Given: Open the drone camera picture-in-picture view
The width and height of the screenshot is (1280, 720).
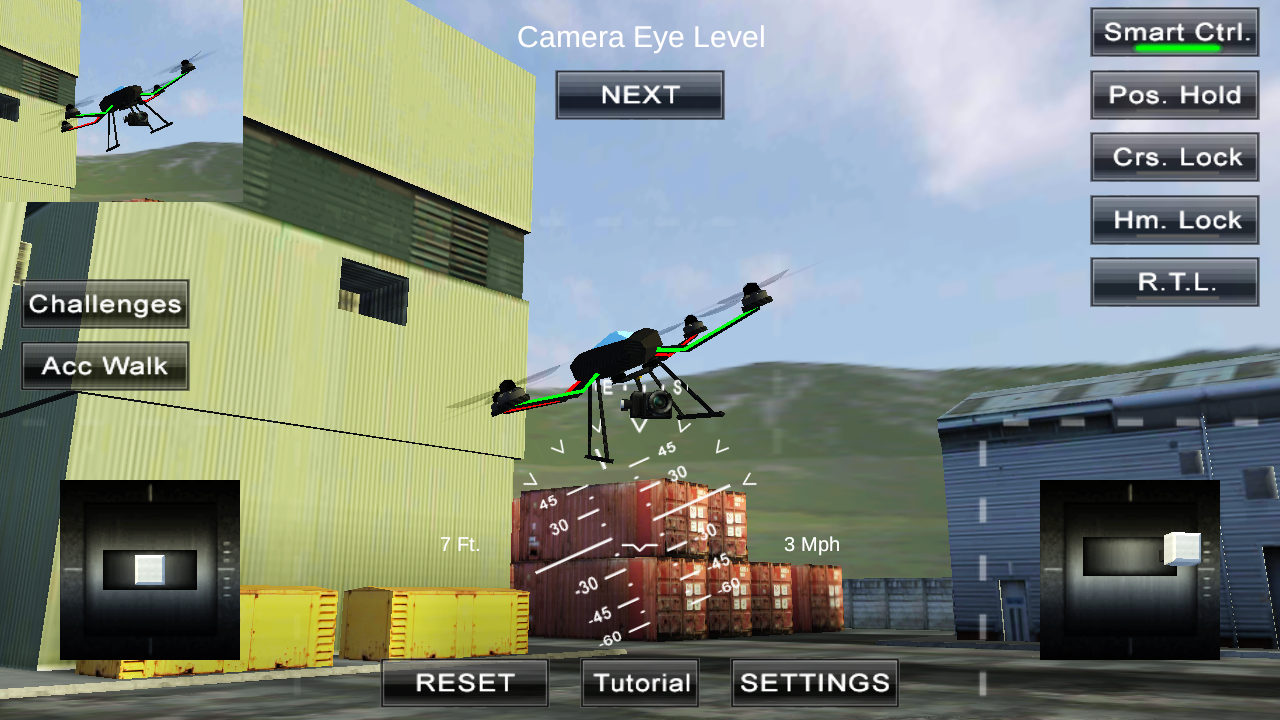Looking at the screenshot, I should click(120, 100).
